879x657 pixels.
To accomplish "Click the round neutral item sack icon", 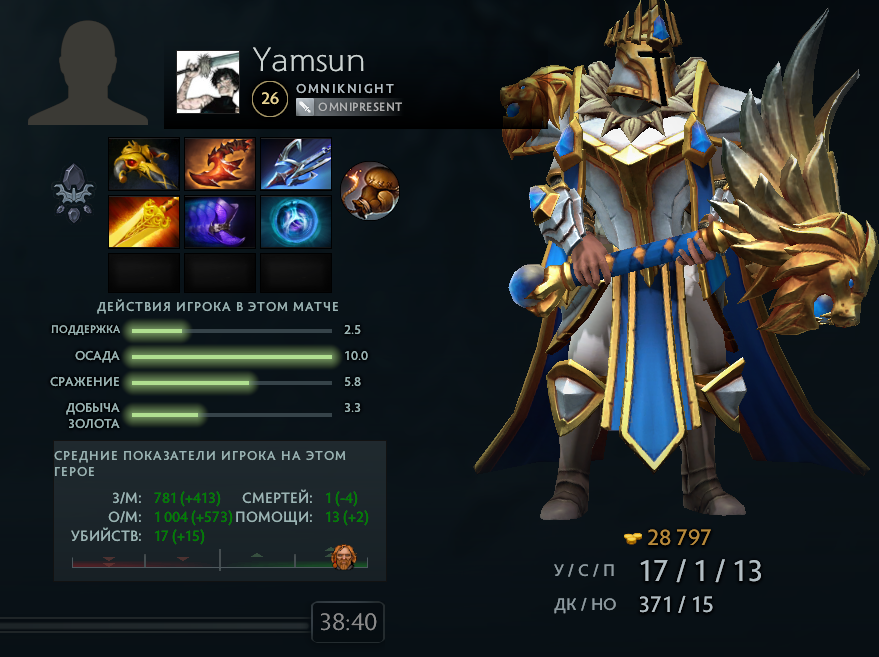I will point(370,190).
